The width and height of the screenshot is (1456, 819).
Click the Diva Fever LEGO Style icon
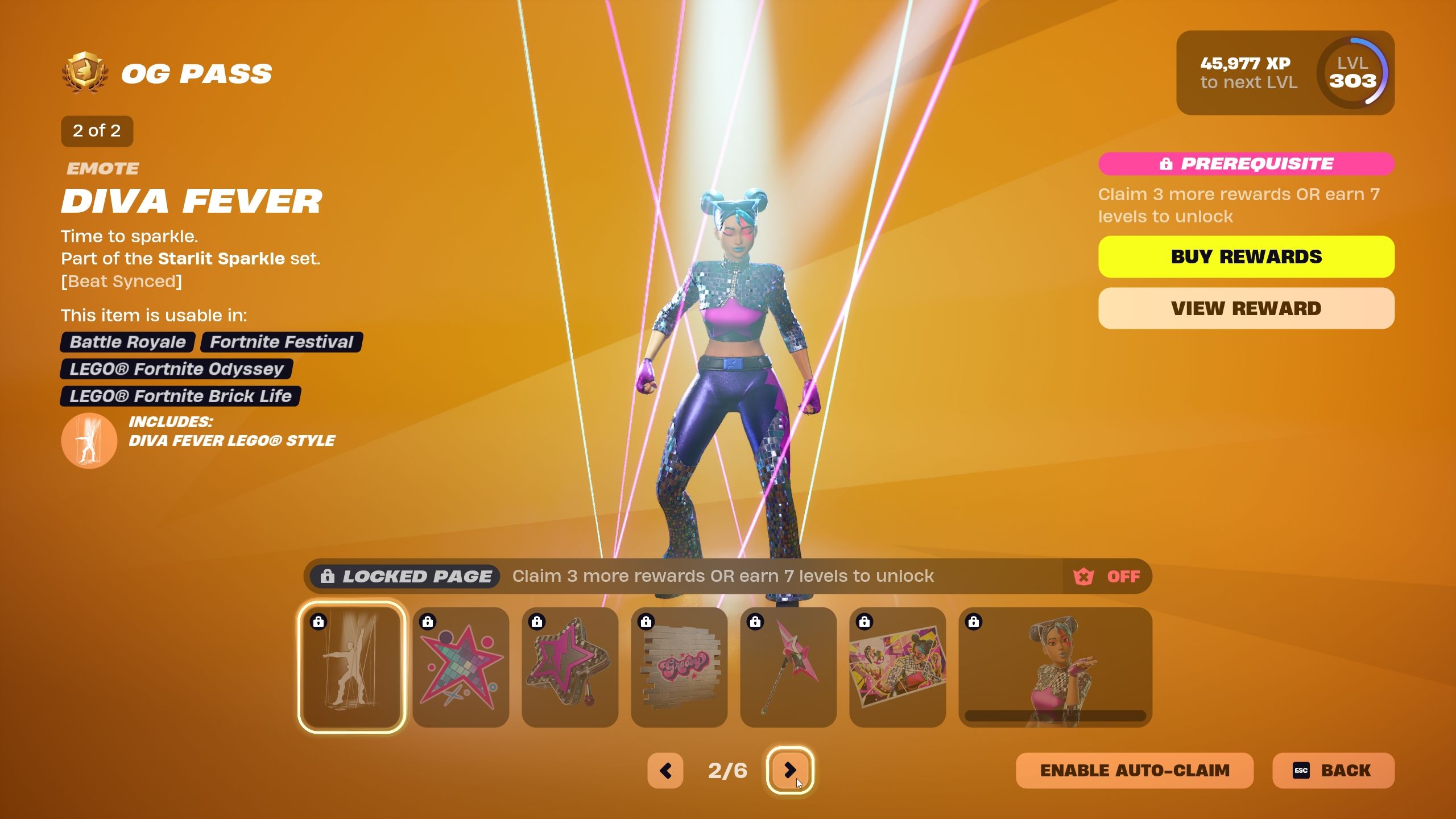pyautogui.click(x=89, y=440)
